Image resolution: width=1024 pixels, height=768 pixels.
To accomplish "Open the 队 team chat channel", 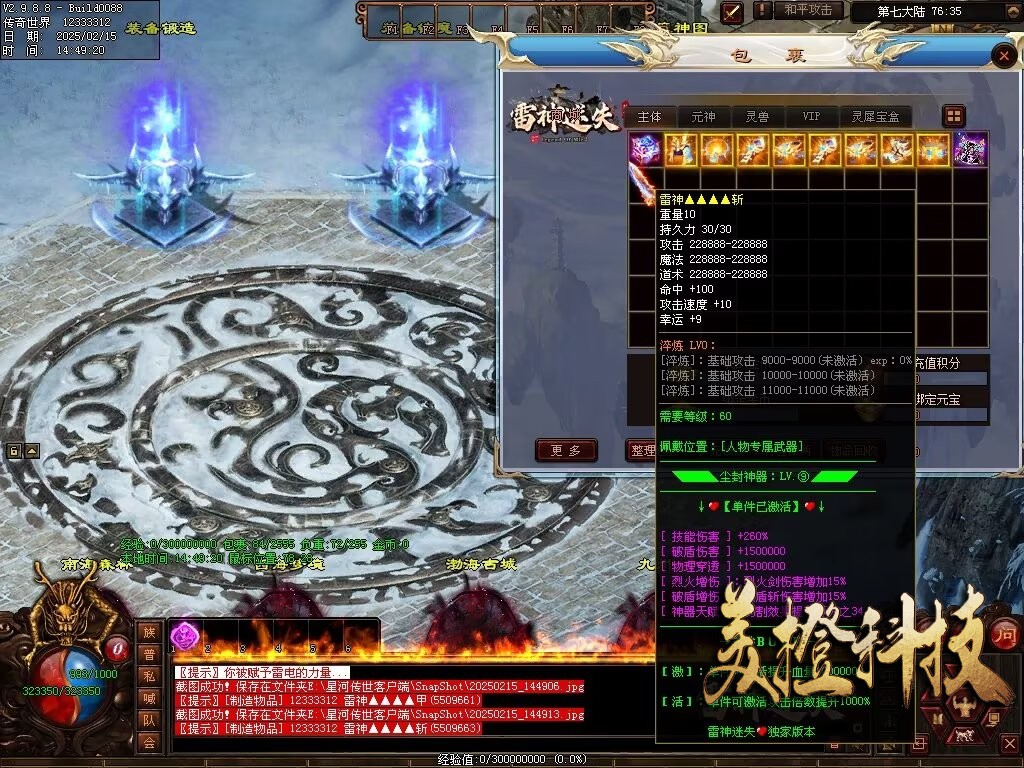I will pos(149,720).
